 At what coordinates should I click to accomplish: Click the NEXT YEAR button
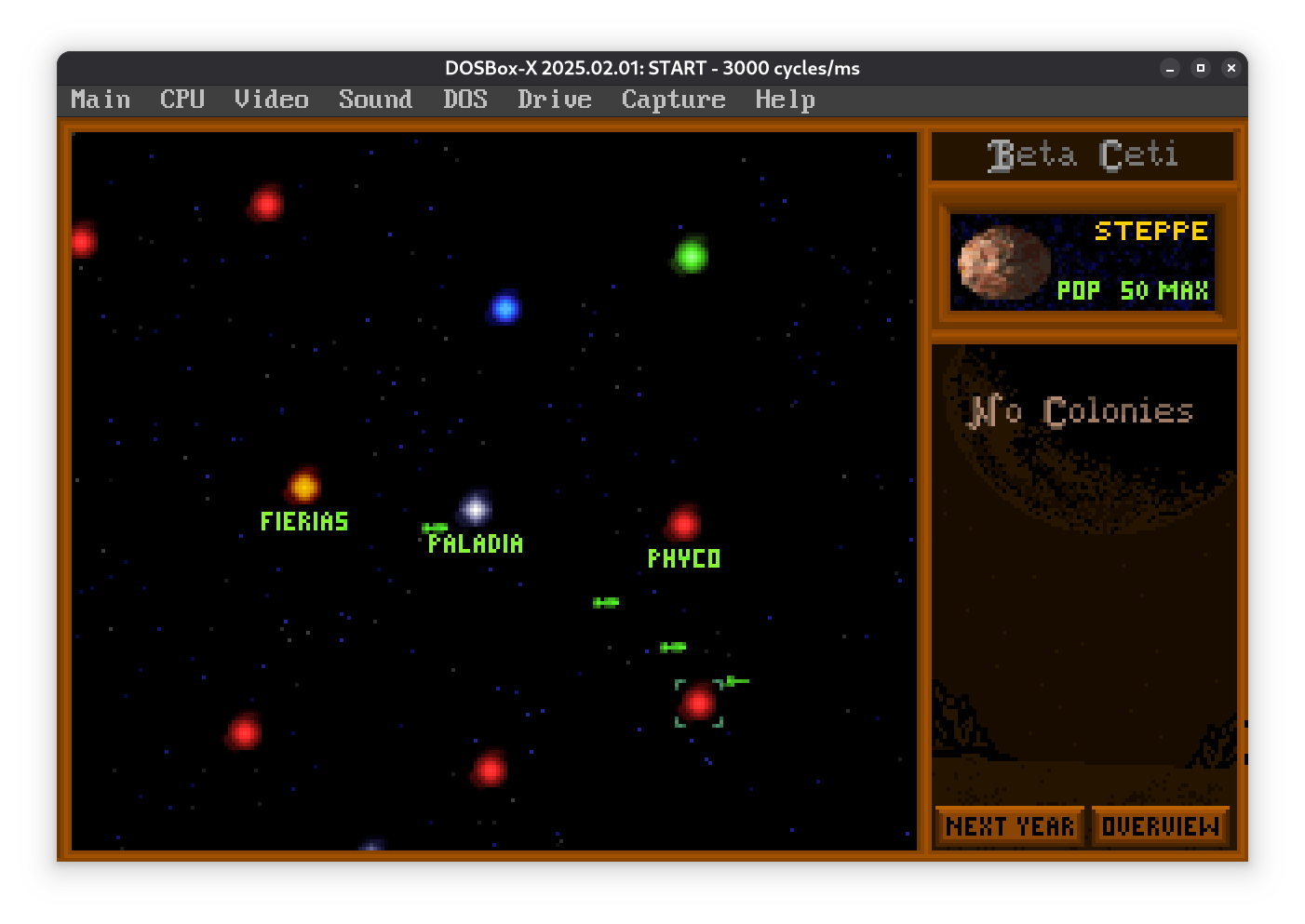pyautogui.click(x=1010, y=826)
